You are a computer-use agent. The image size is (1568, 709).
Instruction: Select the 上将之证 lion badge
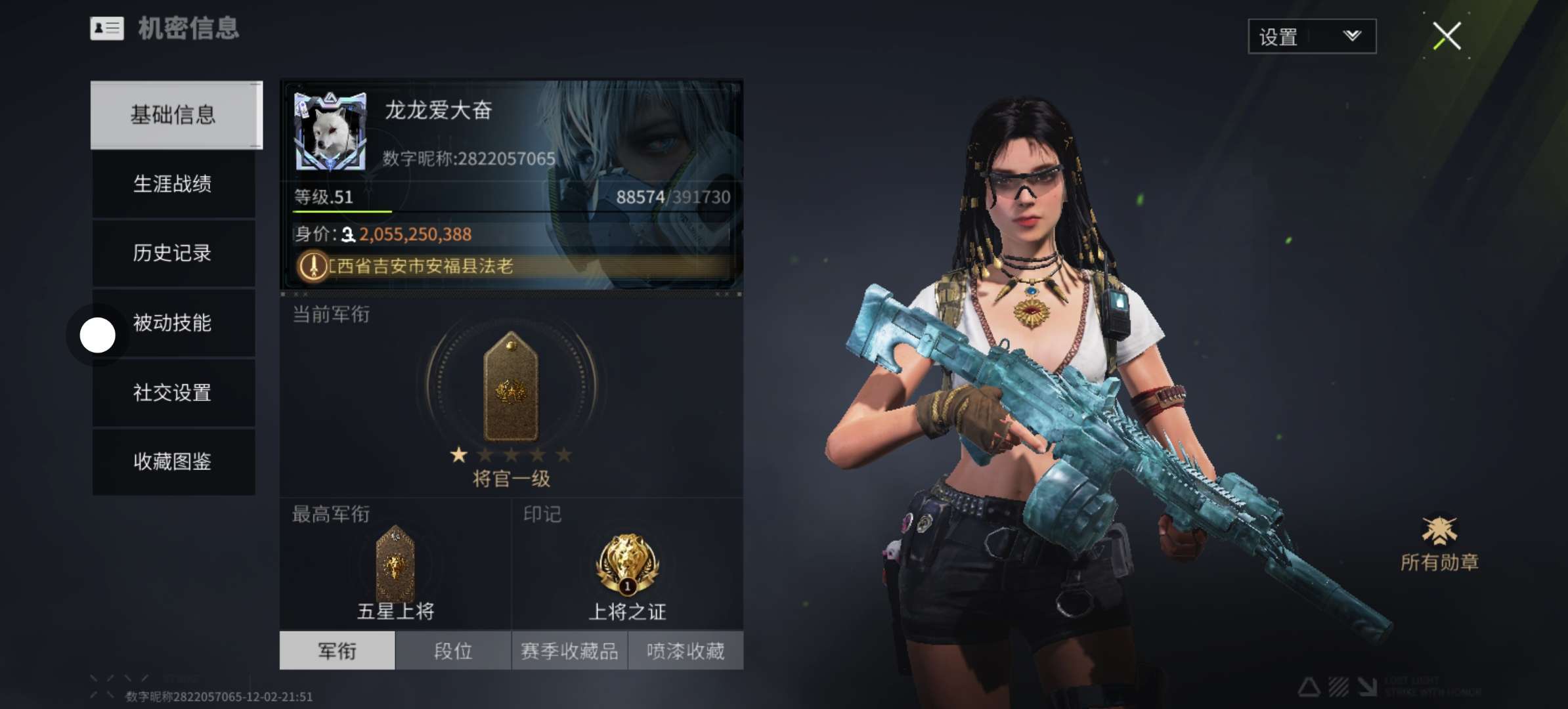[627, 565]
